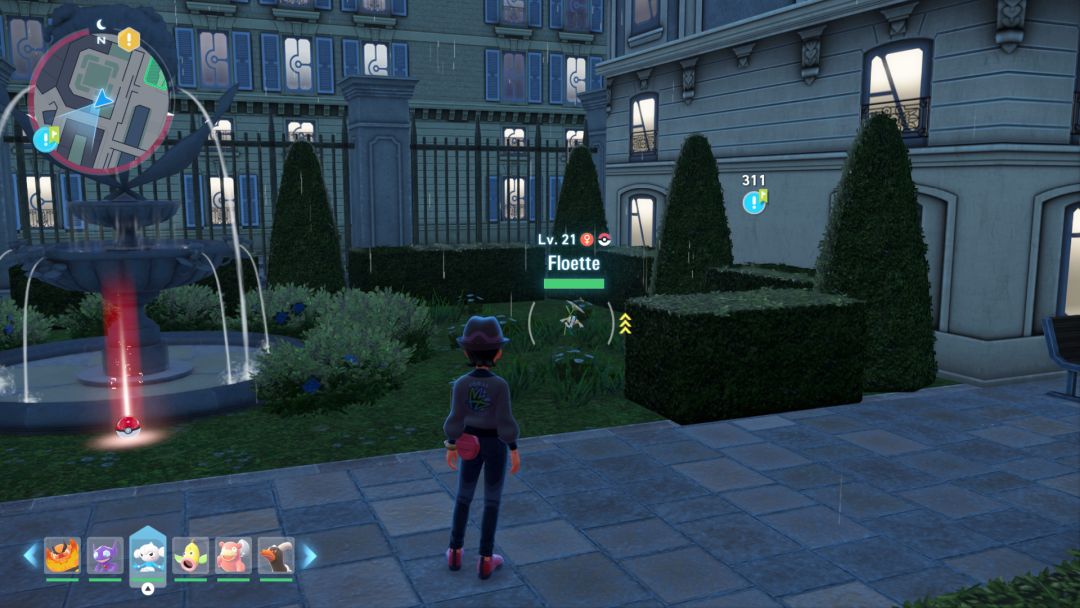1080x608 pixels.
Task: Choose the purple Sableye party slot
Action: 105,556
